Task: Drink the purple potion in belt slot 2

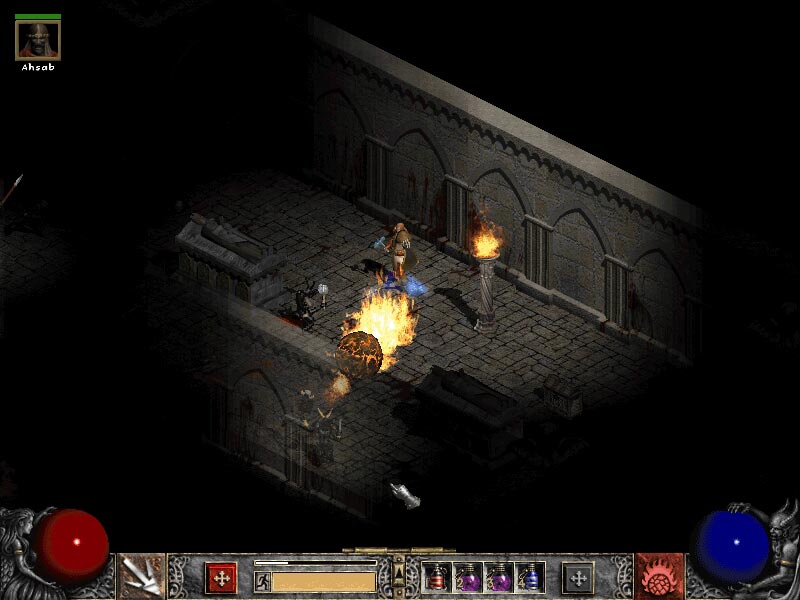Action: pos(468,577)
